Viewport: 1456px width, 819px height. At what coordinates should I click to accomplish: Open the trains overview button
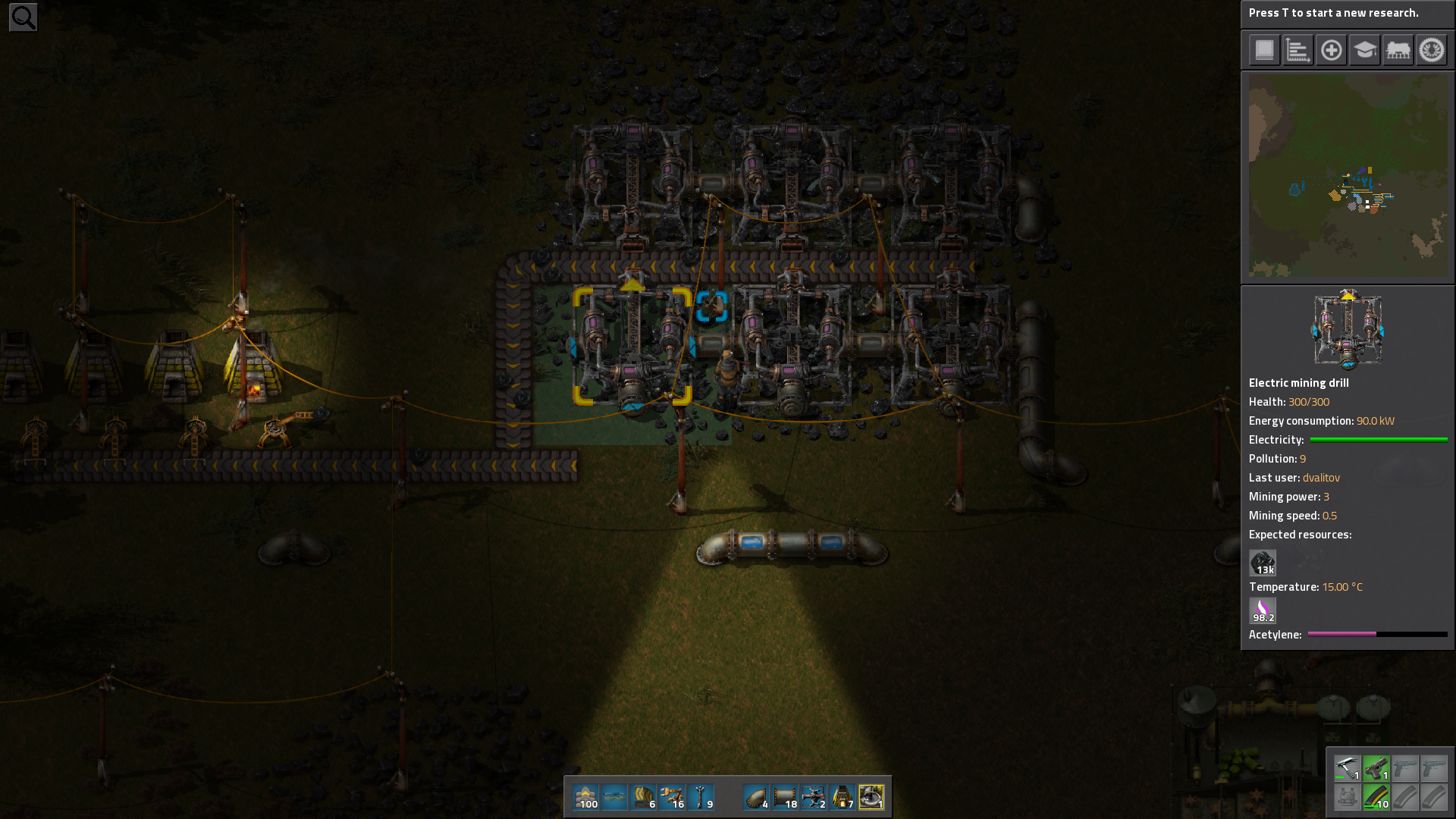click(x=1398, y=51)
